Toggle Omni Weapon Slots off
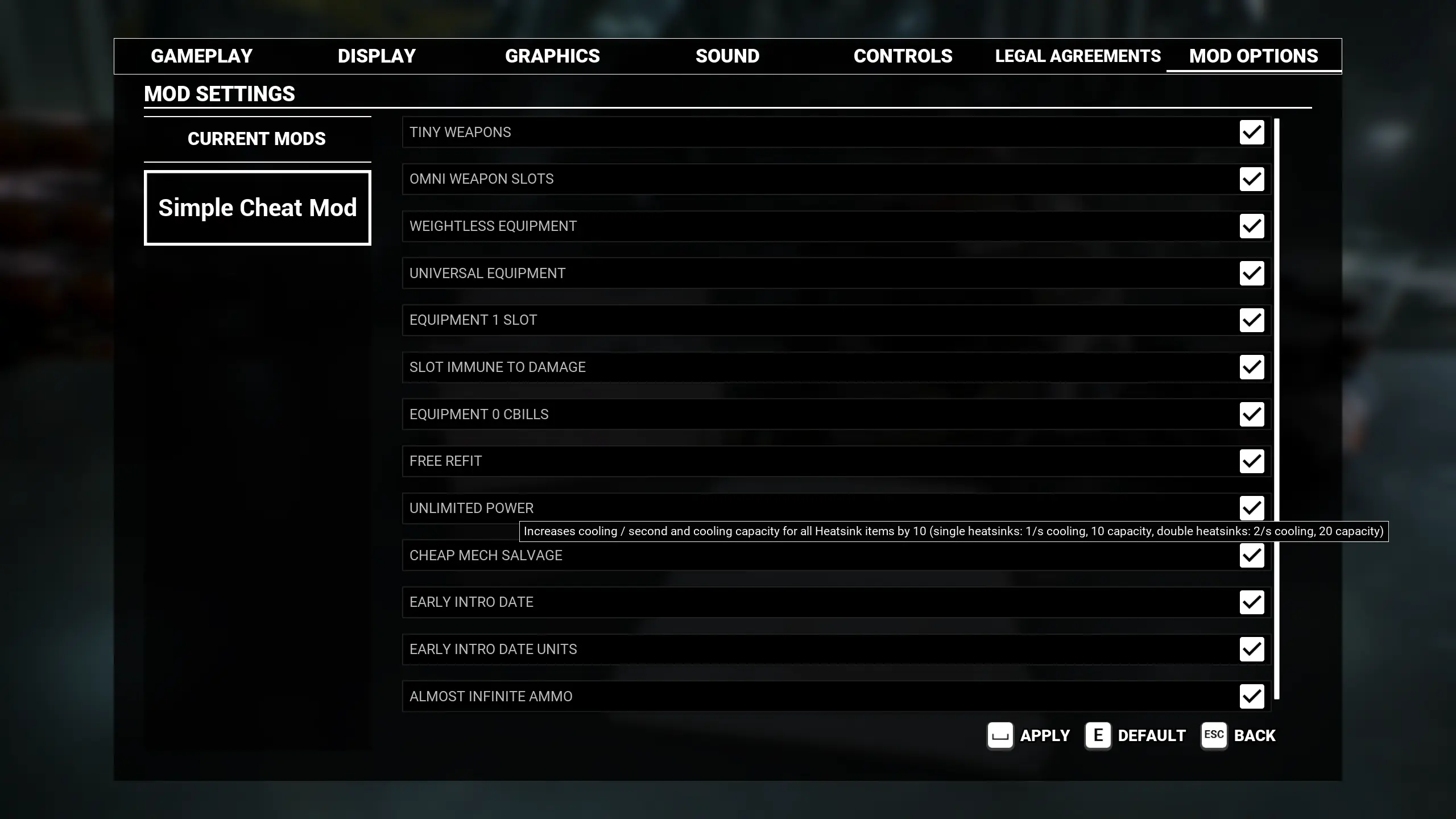The height and width of the screenshot is (819, 1456). pyautogui.click(x=1251, y=179)
